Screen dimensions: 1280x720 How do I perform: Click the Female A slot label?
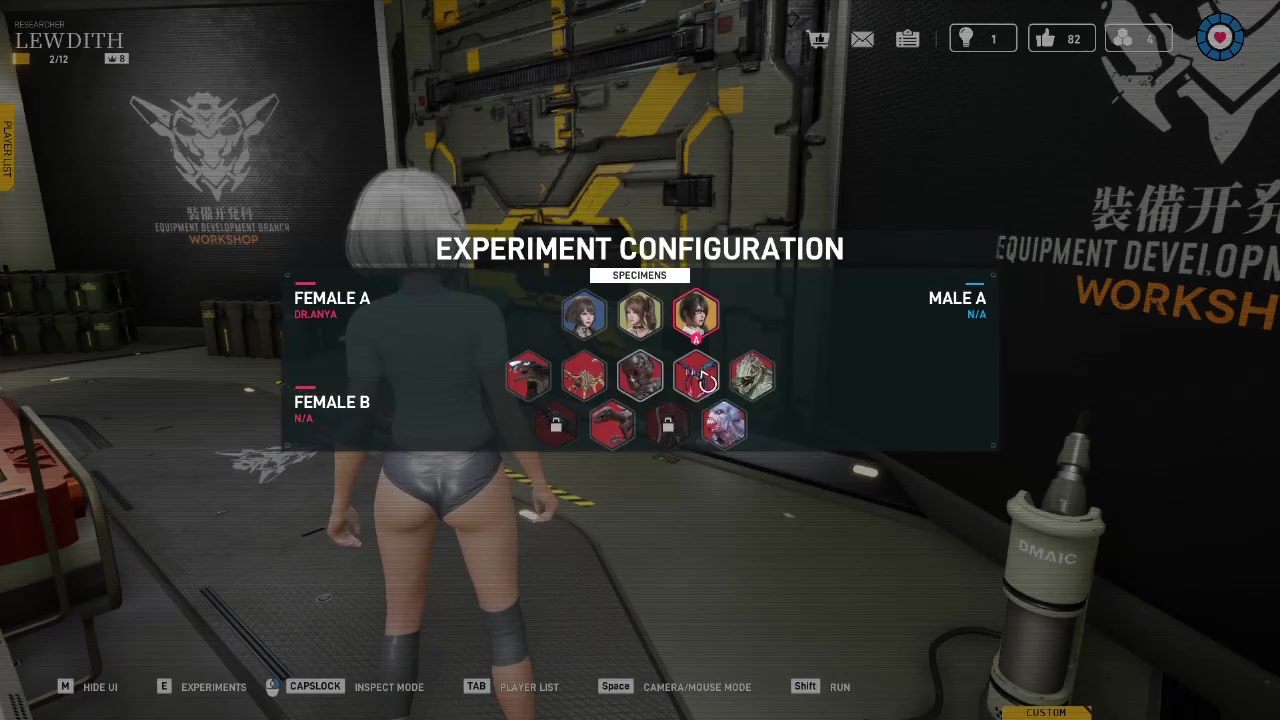[332, 299]
